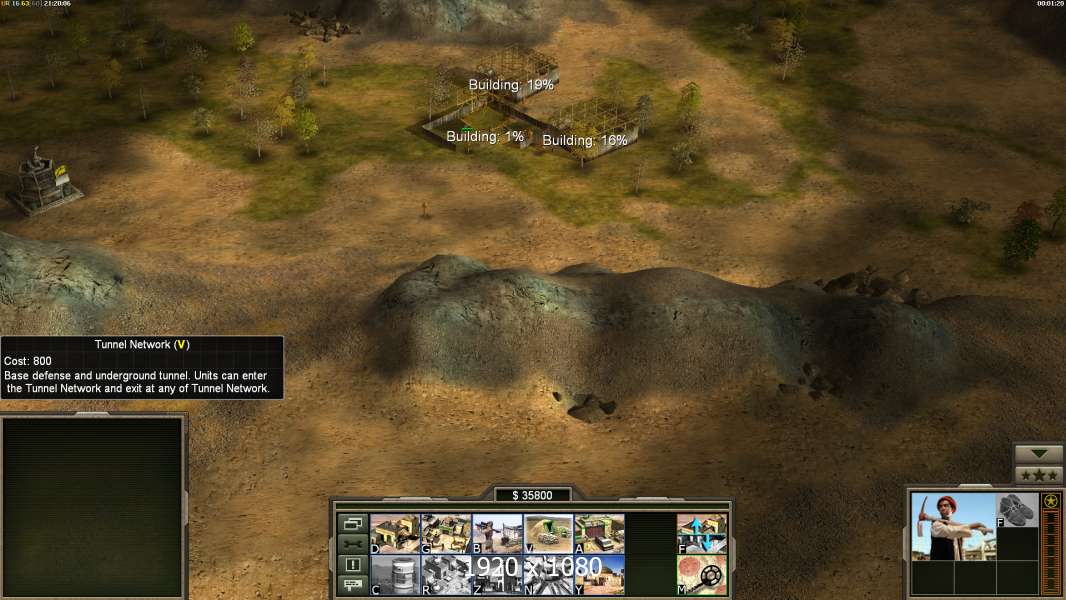Open the chat communicator button
The width and height of the screenshot is (1066, 600).
pyautogui.click(x=352, y=585)
